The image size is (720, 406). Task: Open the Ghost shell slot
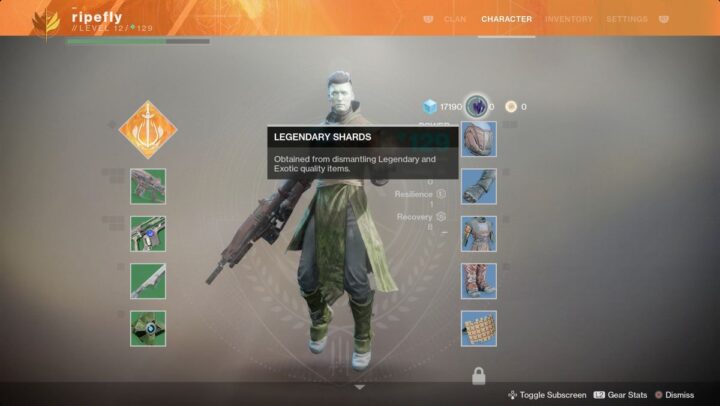(148, 328)
